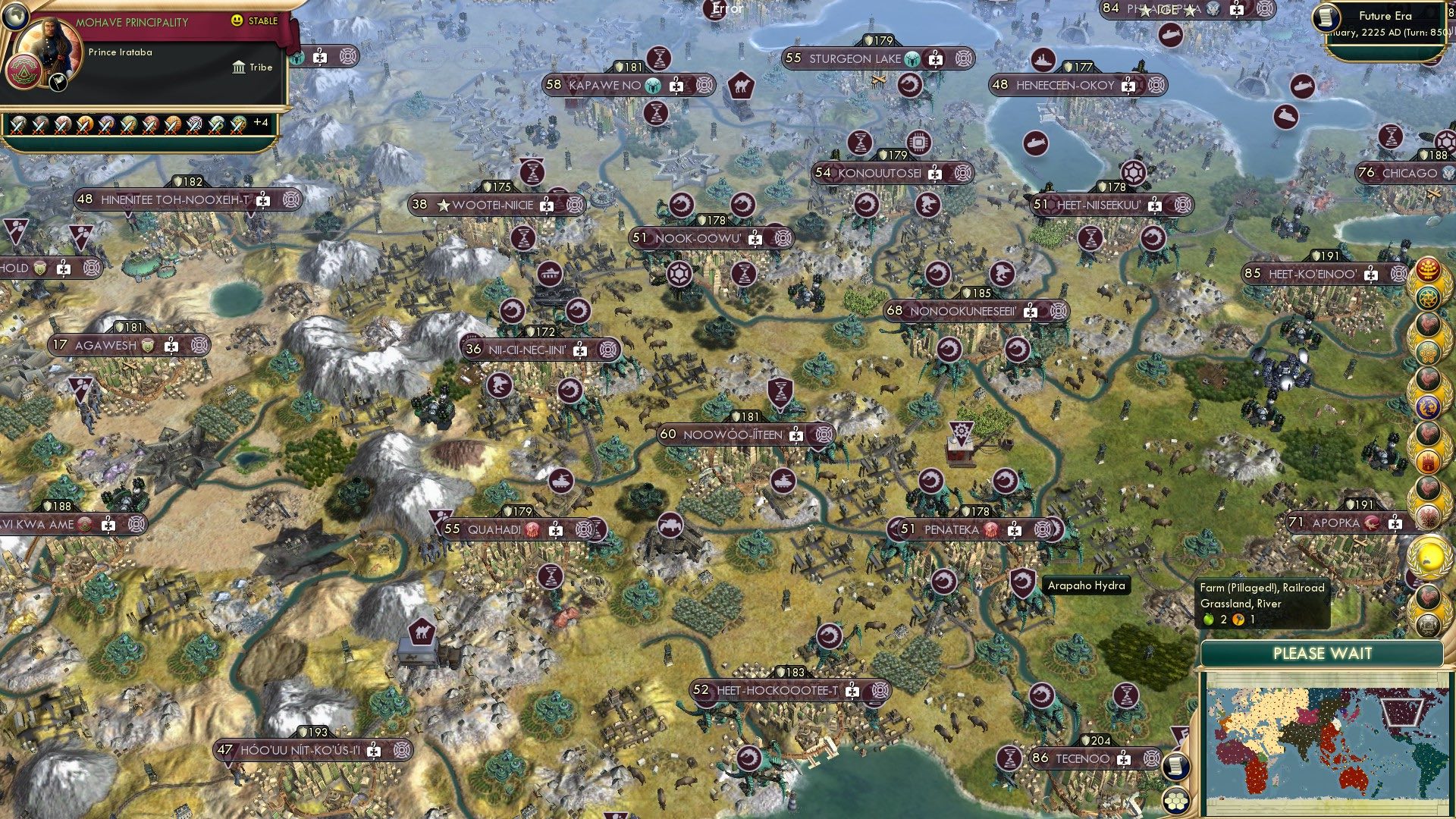
Task: Click the hourglass production icon above Konouutosei
Action: (x=861, y=141)
